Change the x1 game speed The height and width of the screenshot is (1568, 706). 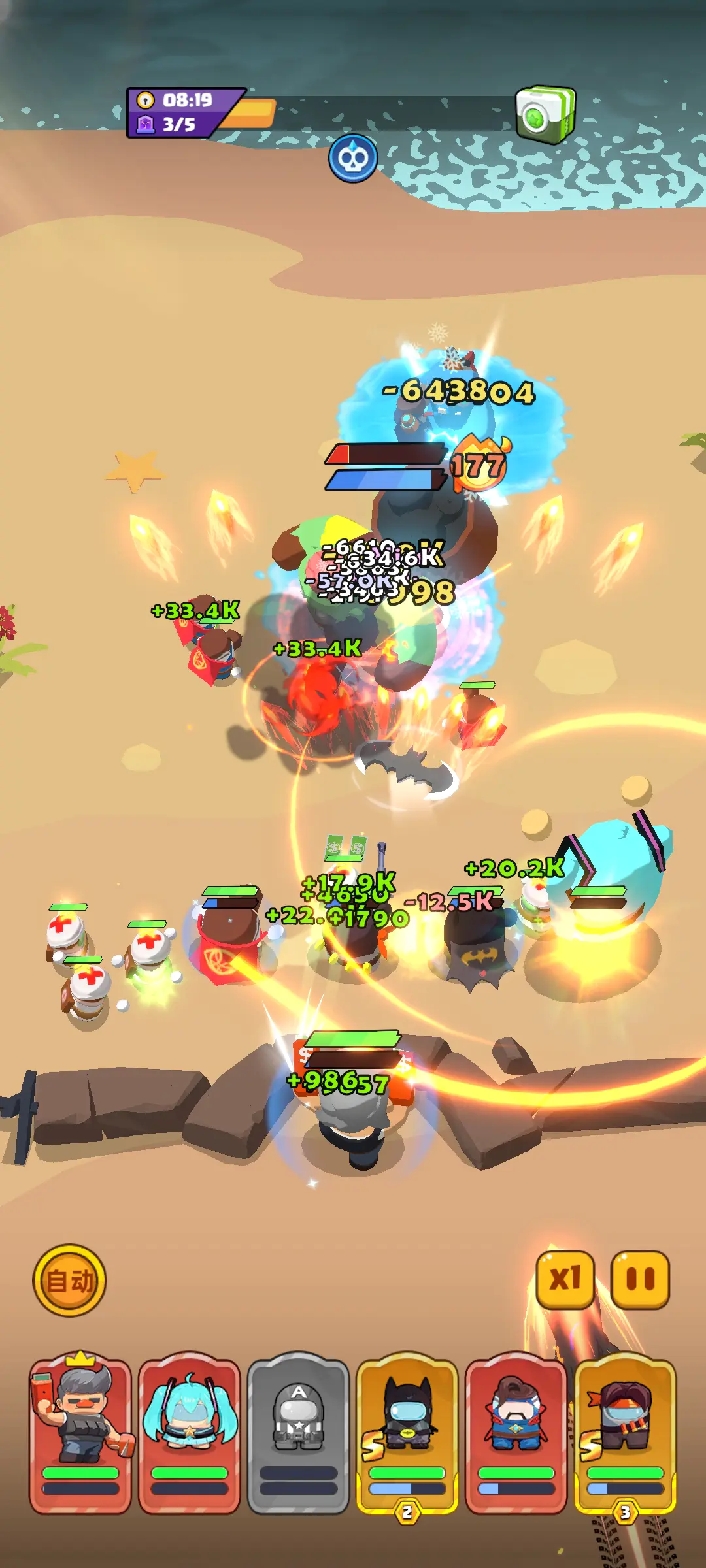pyautogui.click(x=565, y=1279)
